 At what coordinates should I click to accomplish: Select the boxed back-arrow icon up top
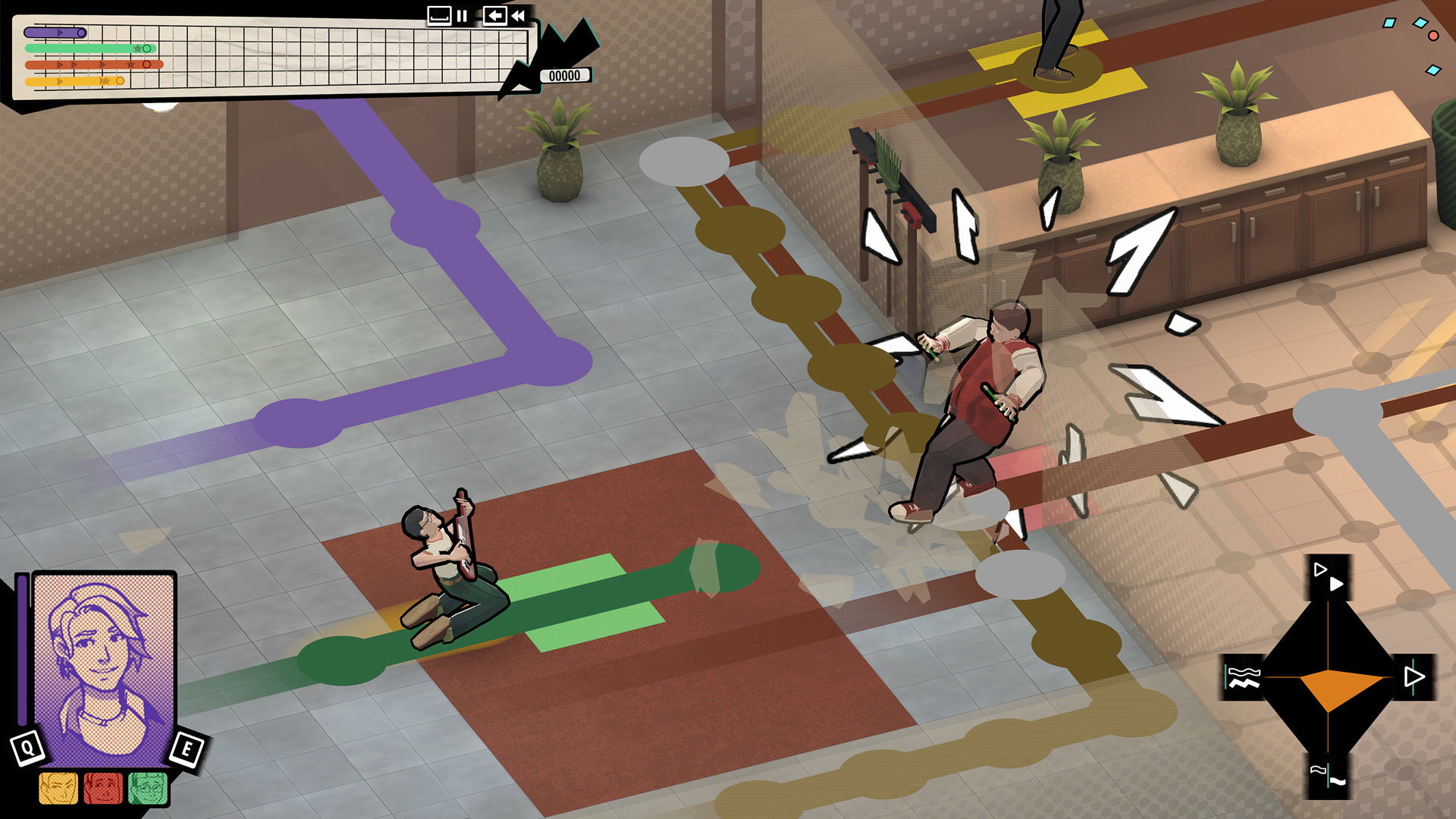click(x=494, y=15)
